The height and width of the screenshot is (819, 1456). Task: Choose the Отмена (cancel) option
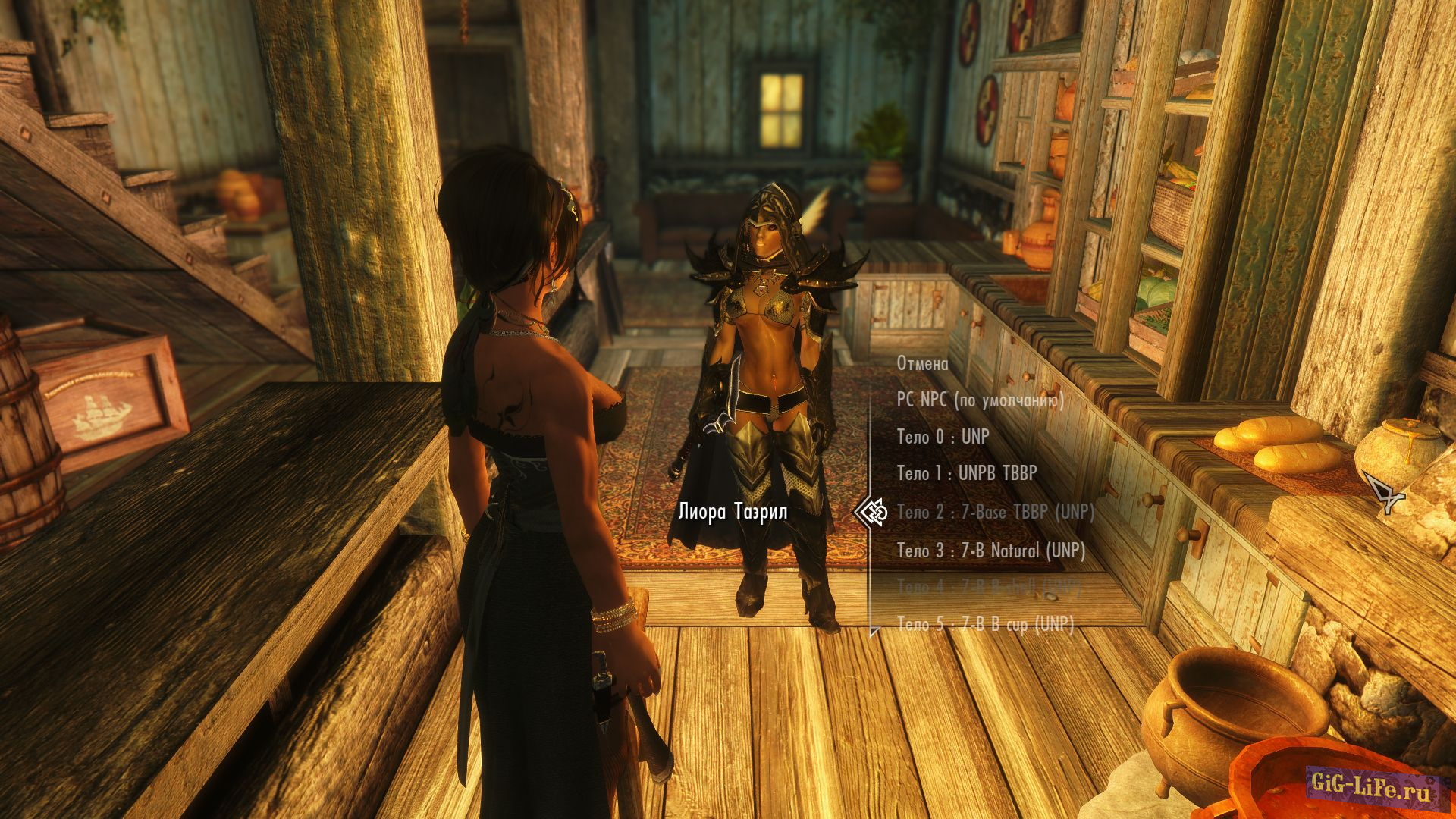(922, 364)
